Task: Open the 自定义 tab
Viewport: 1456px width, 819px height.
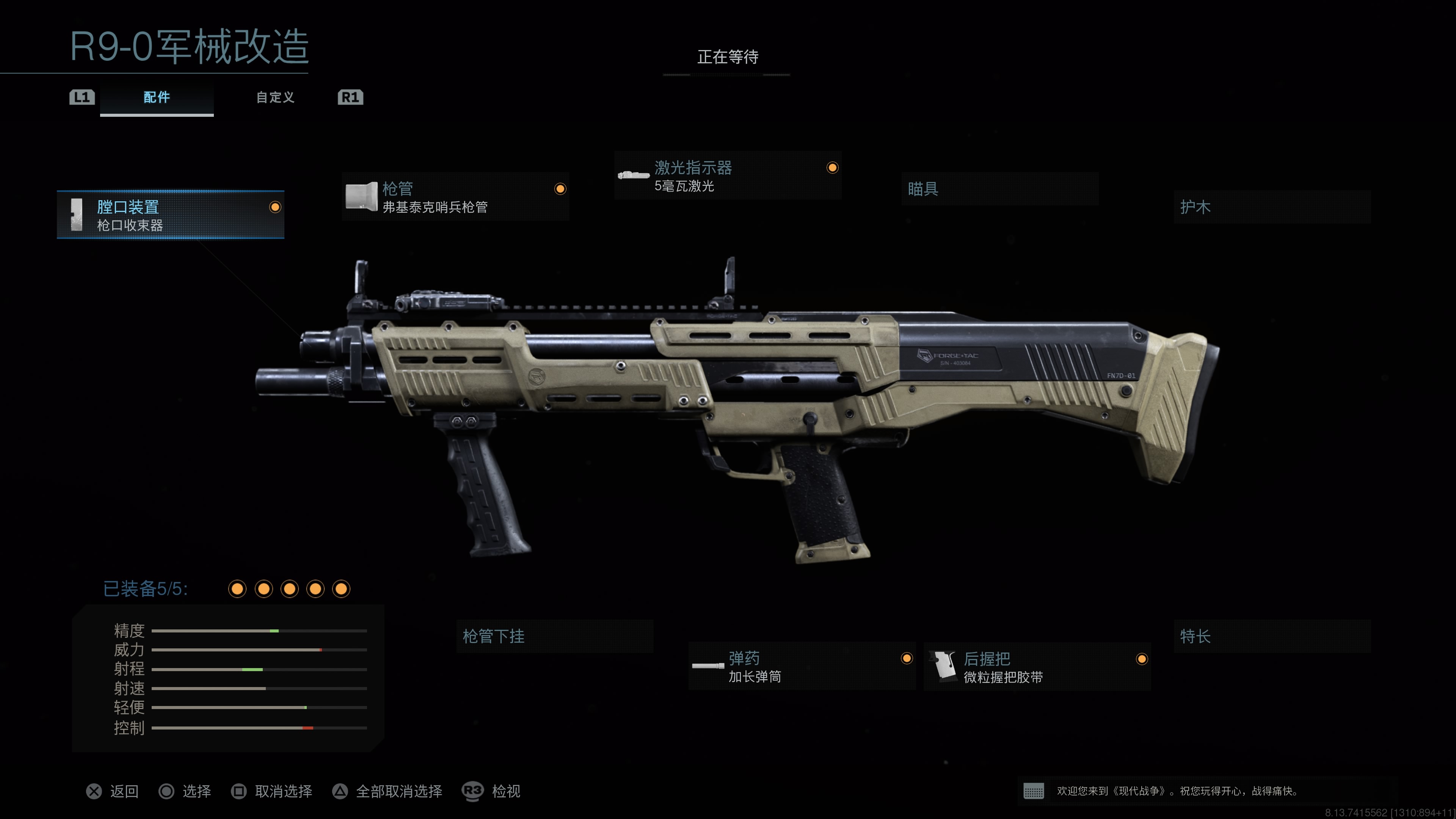Action: pos(275,97)
